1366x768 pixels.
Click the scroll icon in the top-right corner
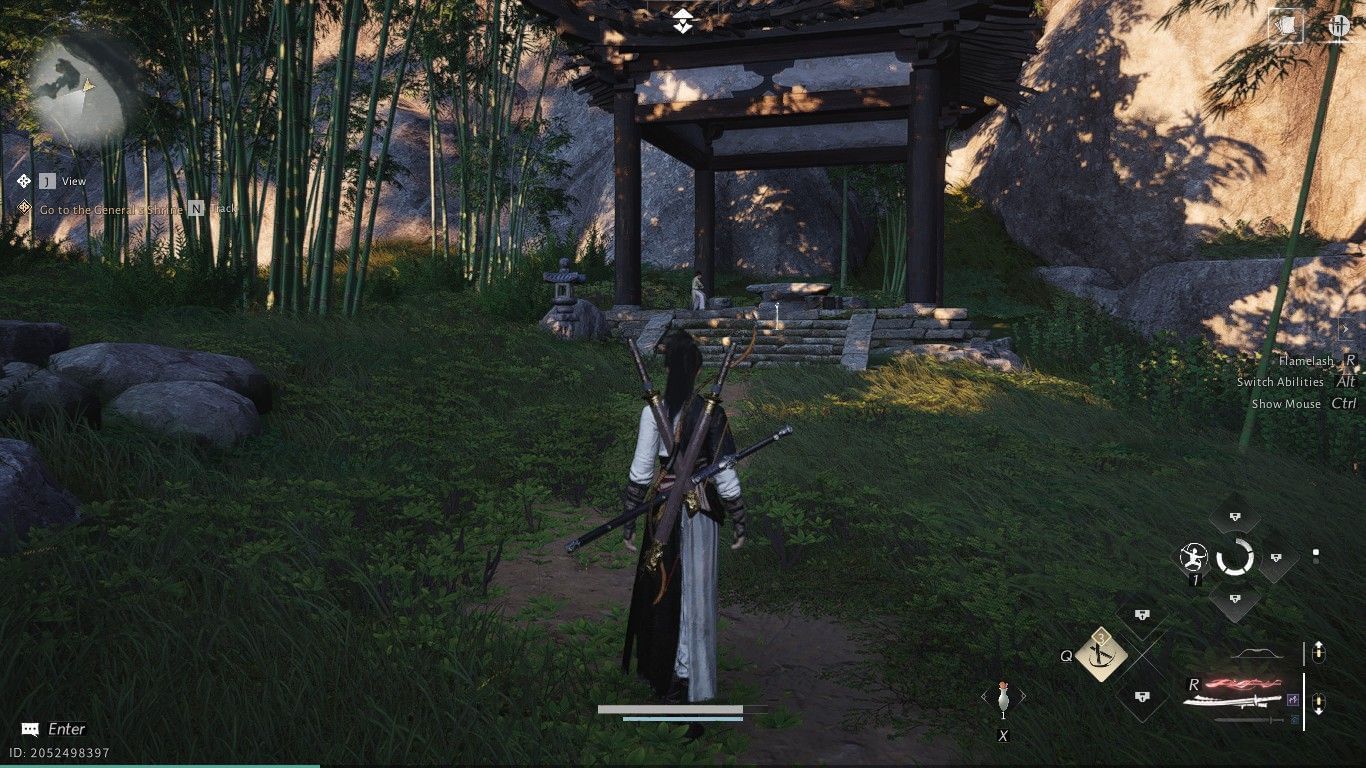pyautogui.click(x=1286, y=27)
